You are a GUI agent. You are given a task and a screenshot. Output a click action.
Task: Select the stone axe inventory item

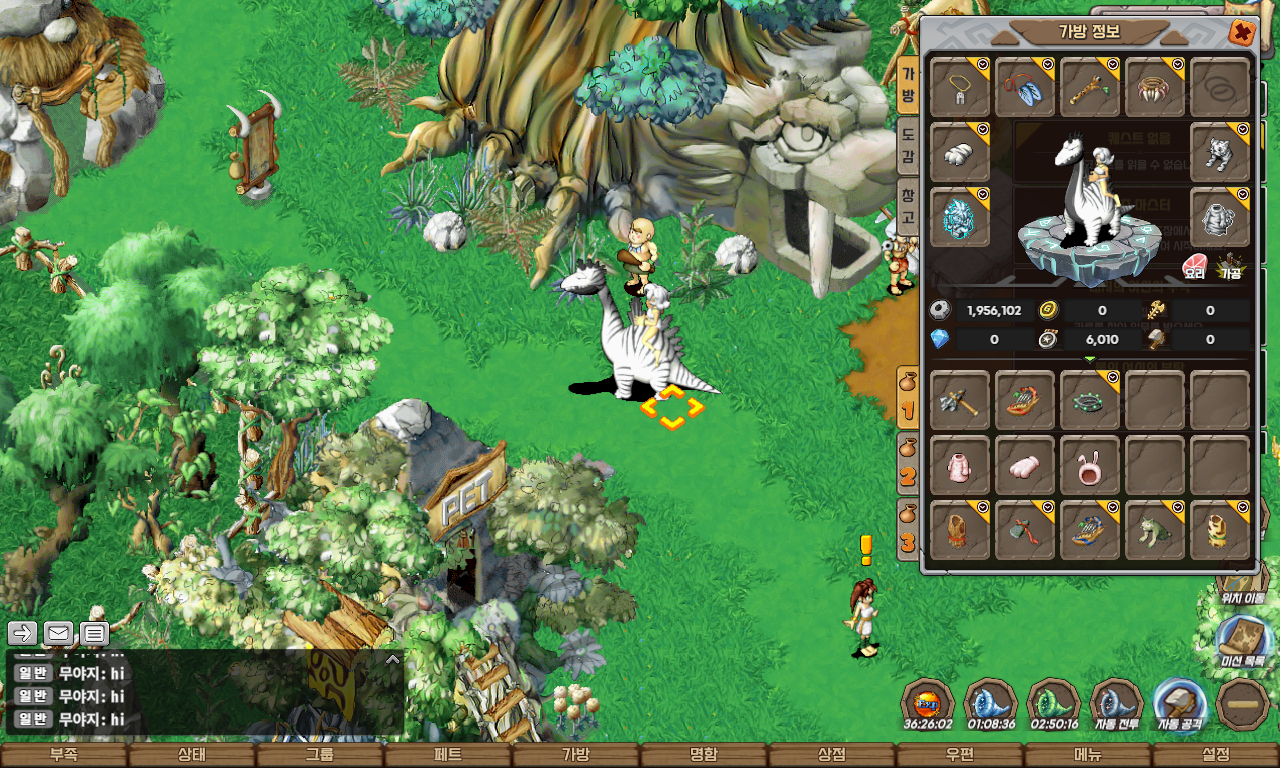pos(960,401)
